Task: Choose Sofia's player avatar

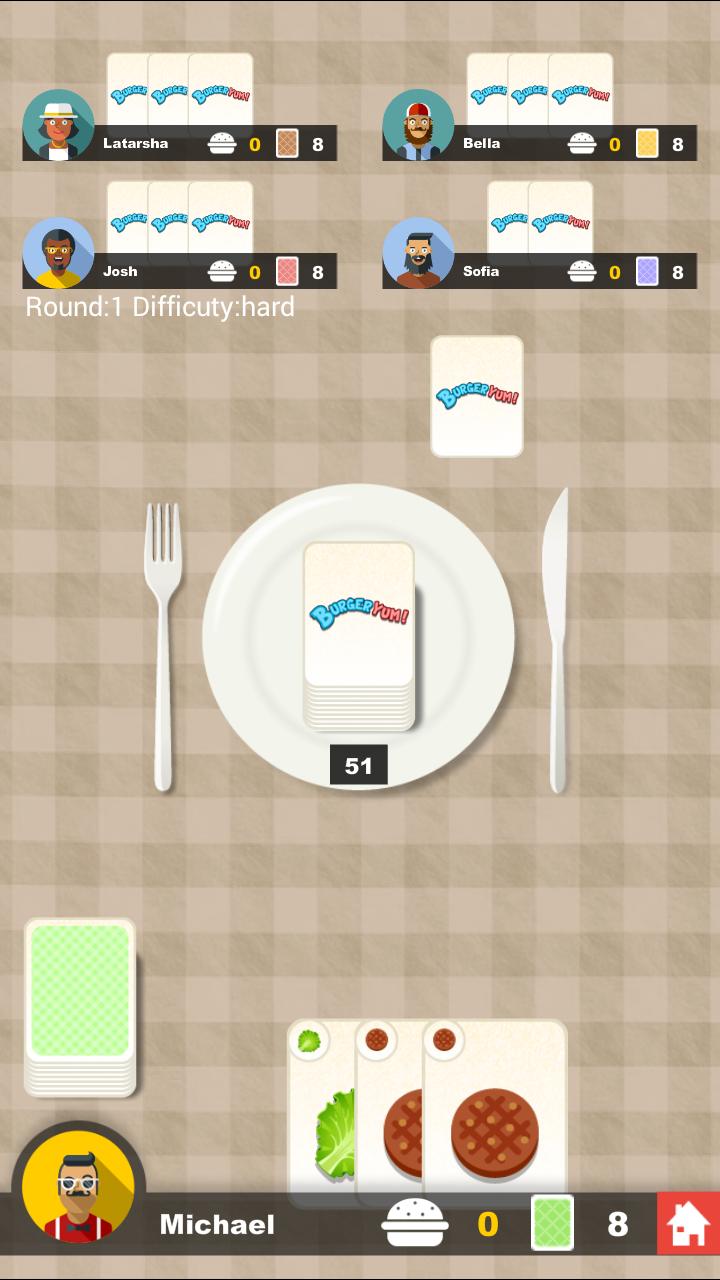Action: 418,253
